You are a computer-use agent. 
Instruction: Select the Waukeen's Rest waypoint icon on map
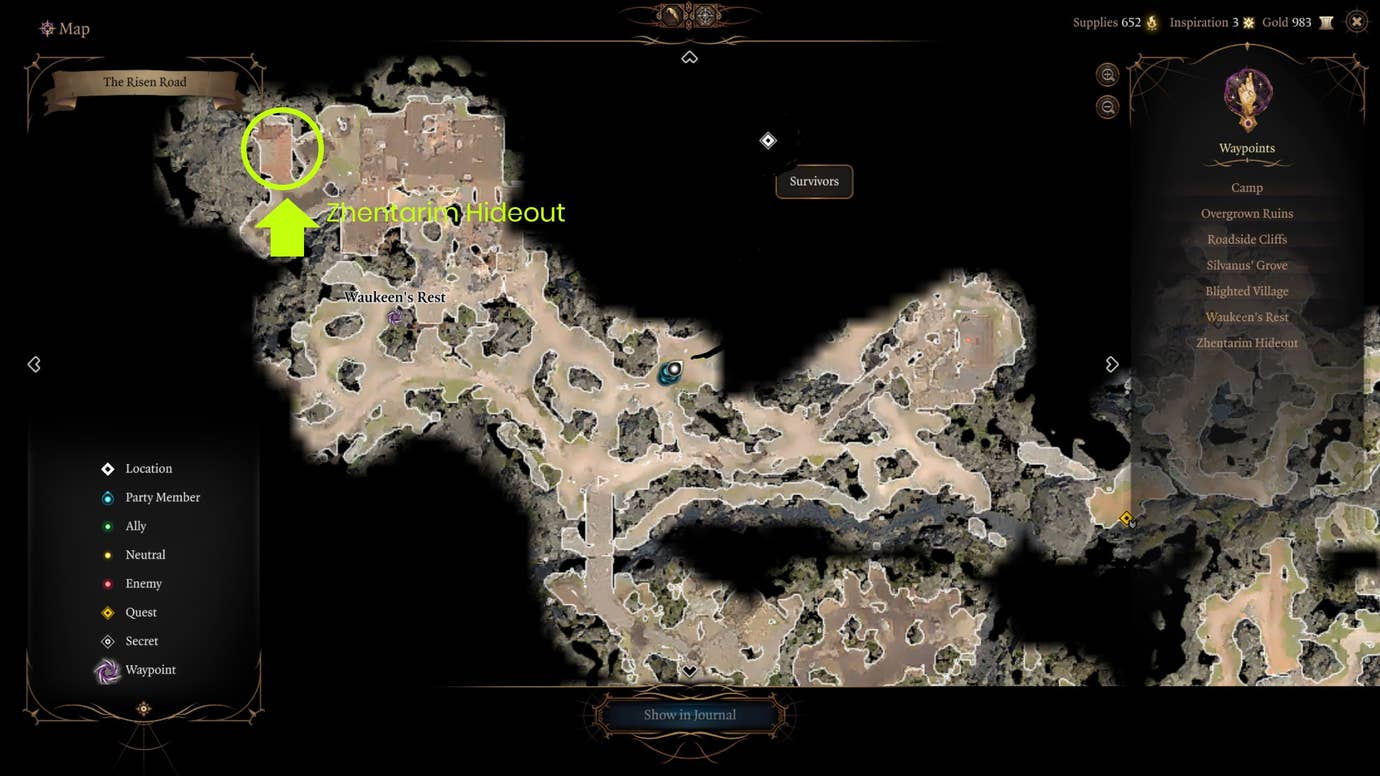click(x=395, y=316)
